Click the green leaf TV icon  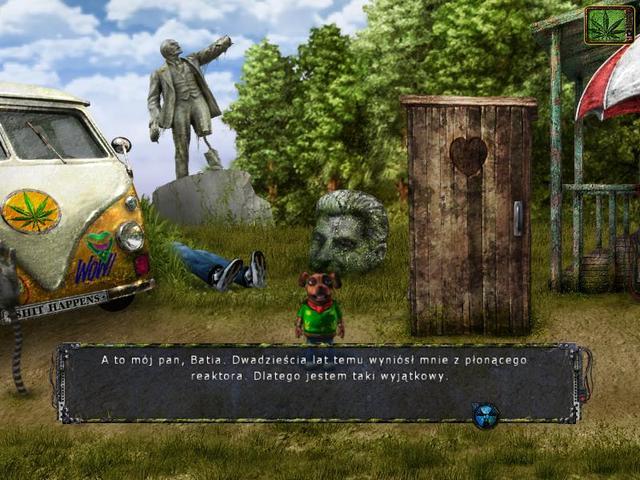[609, 25]
